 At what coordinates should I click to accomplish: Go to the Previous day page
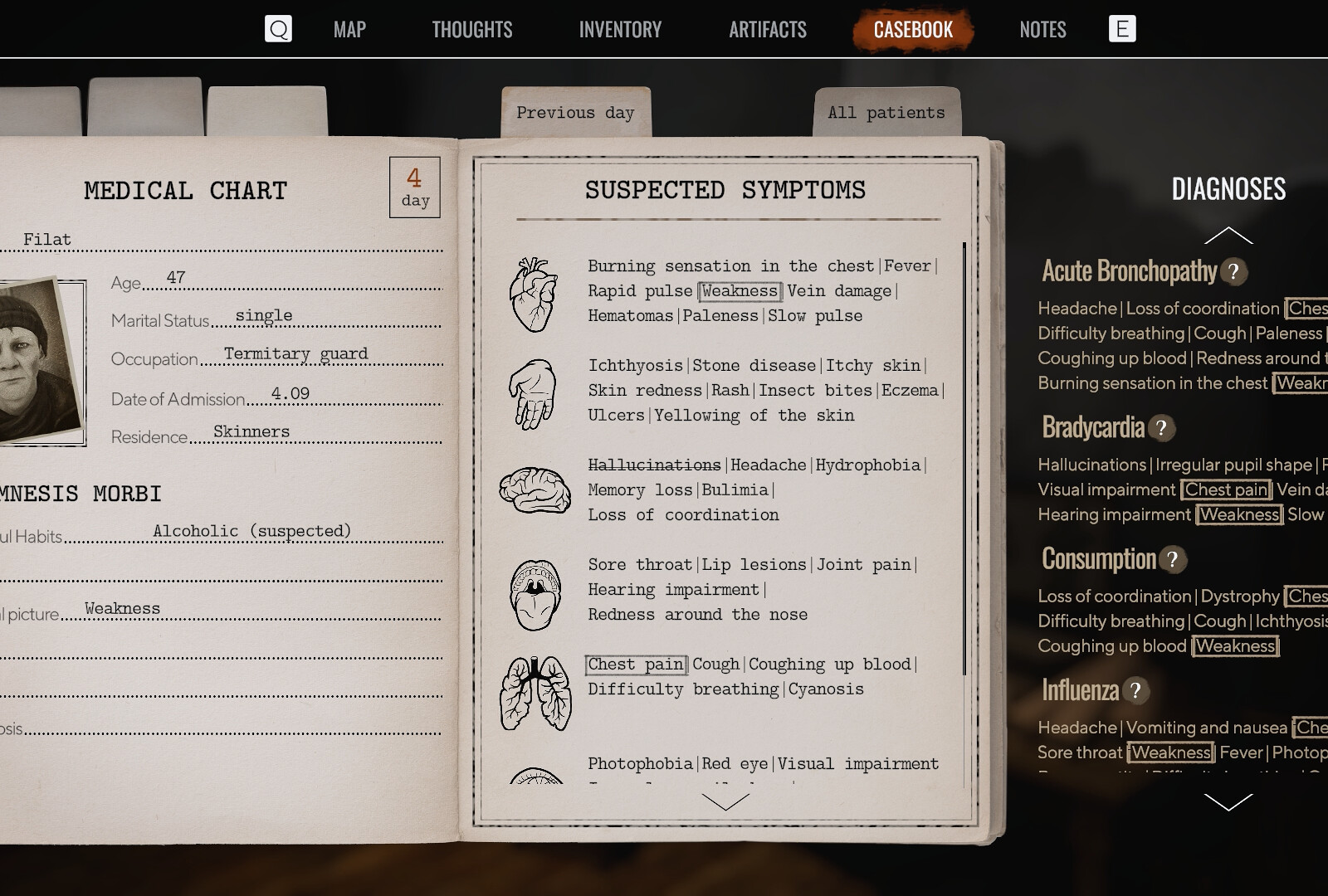tap(574, 111)
